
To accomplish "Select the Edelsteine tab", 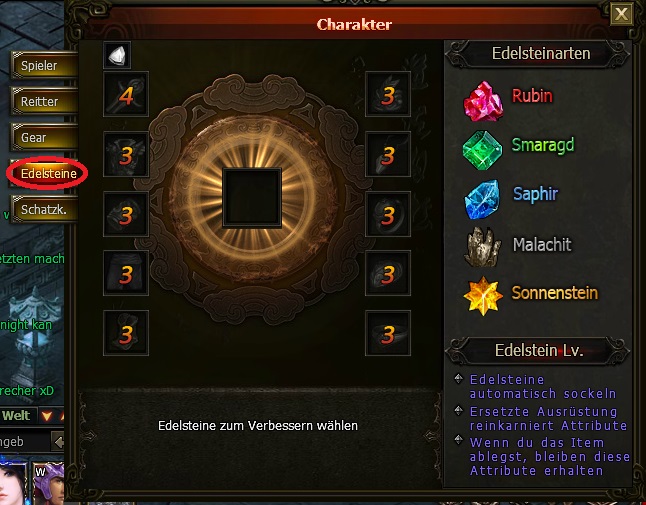I will [x=47, y=173].
